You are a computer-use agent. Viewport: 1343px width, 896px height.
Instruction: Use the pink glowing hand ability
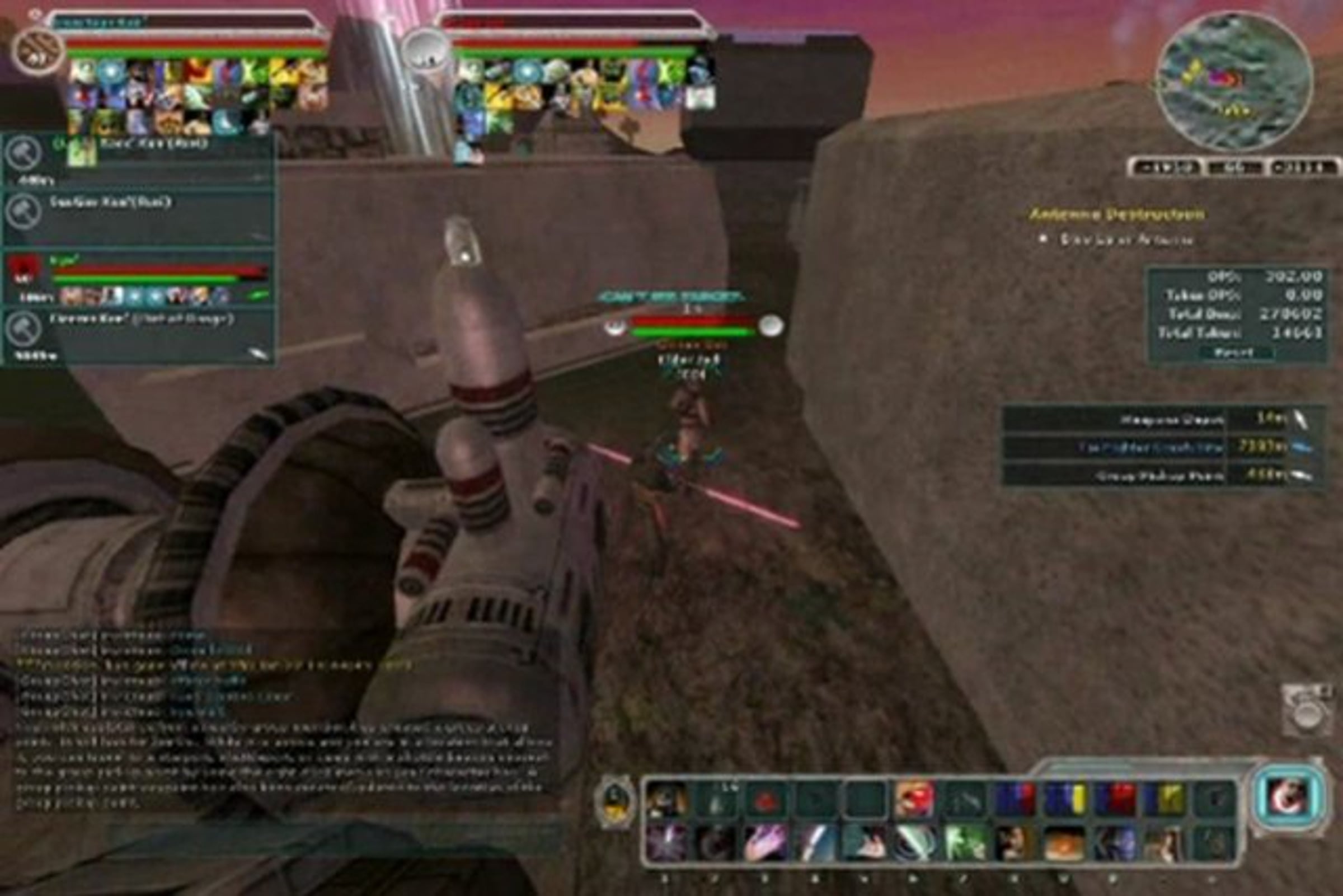tap(766, 843)
